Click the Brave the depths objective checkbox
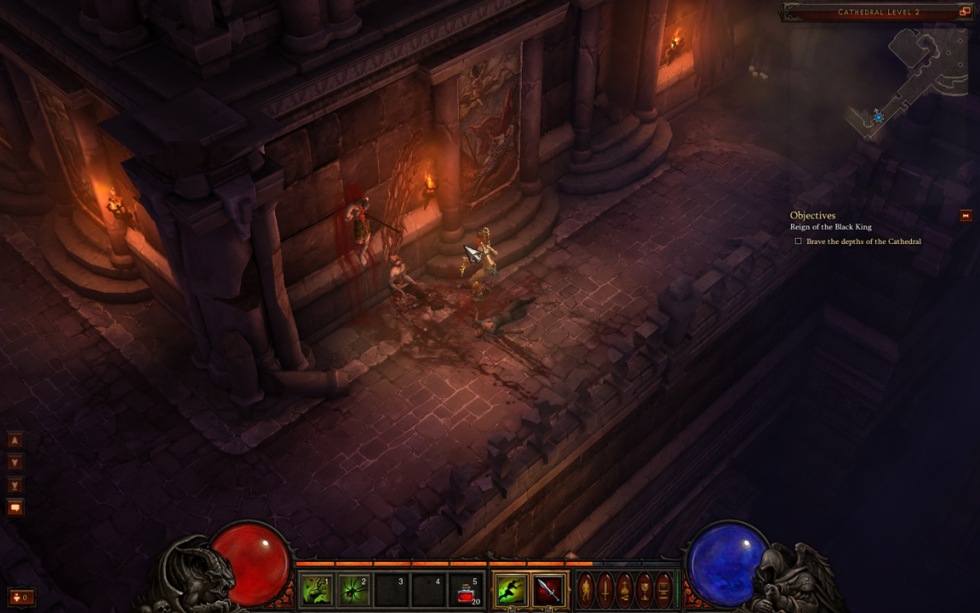Viewport: 980px width, 613px height. tap(798, 241)
